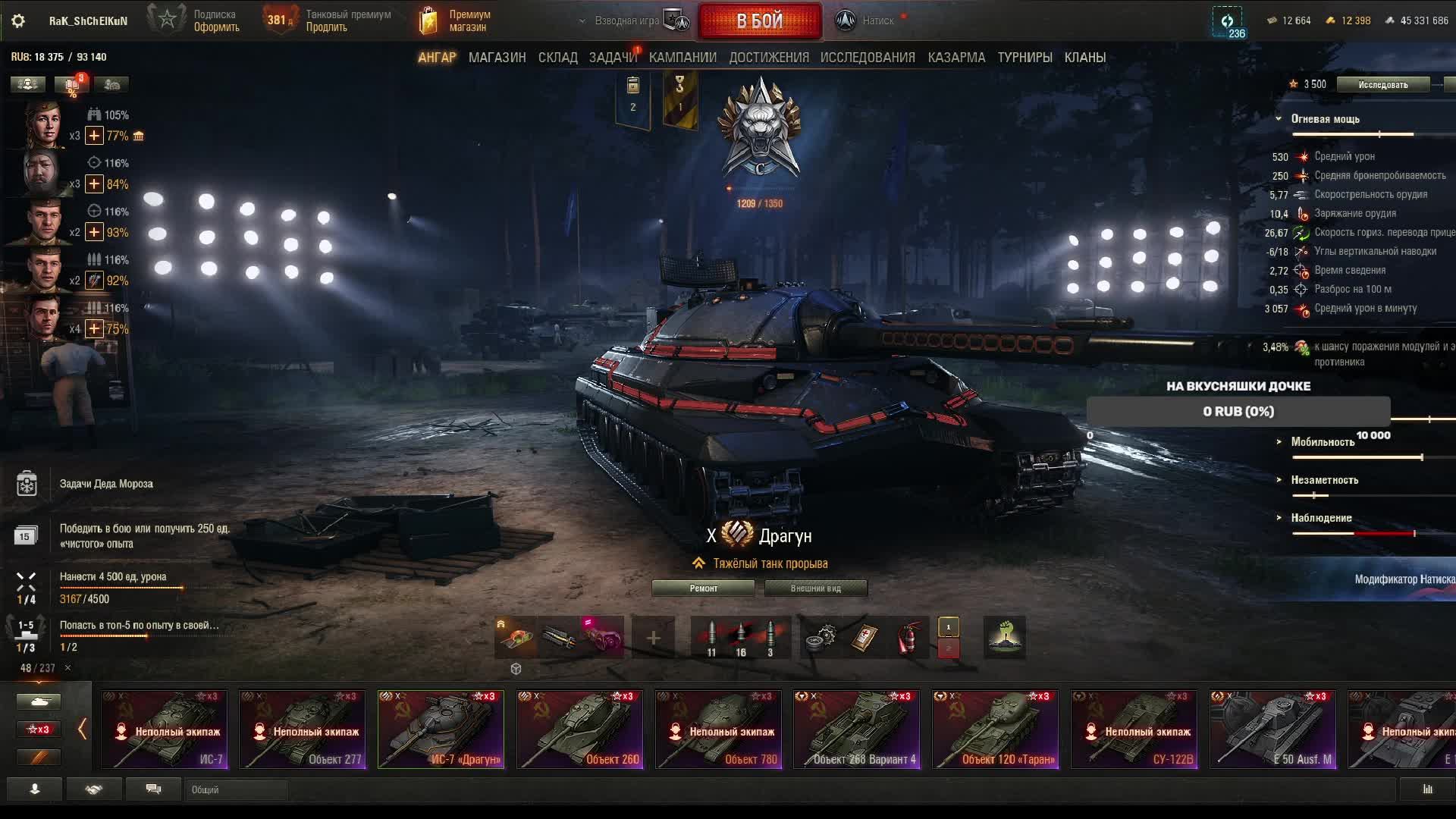Open the Внешний вид customization
This screenshot has height=819, width=1456.
[815, 588]
